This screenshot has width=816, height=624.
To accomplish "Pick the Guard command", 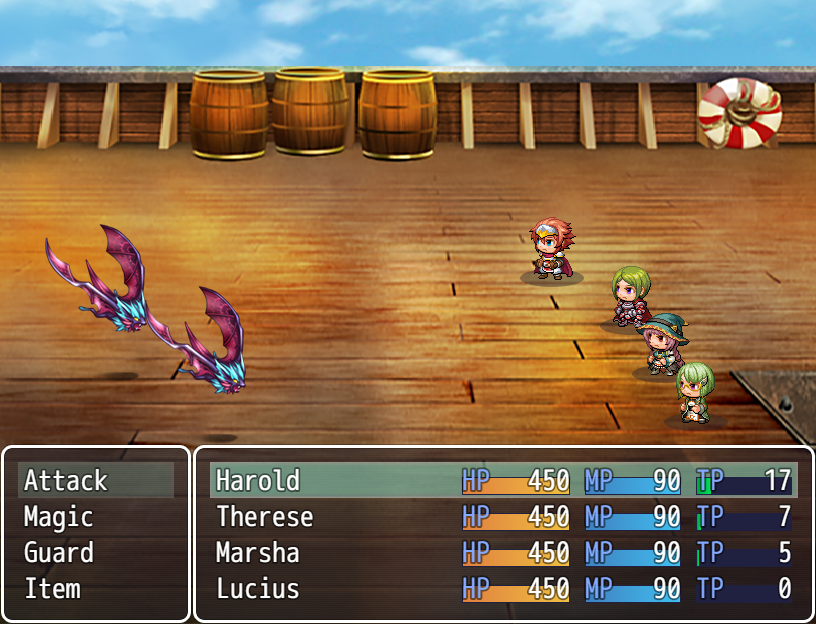I will pos(95,553).
